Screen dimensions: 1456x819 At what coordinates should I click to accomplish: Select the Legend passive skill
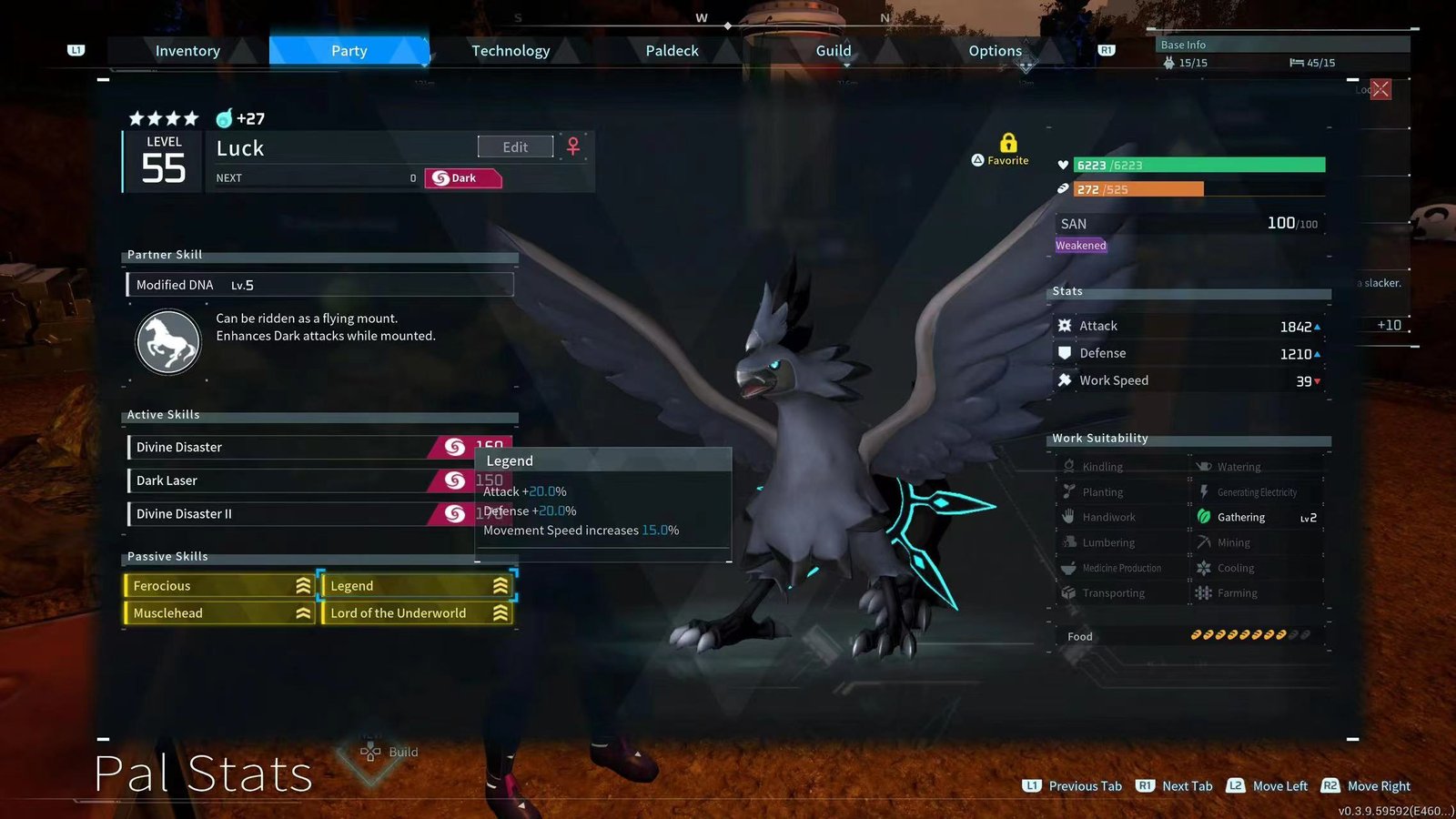click(x=417, y=586)
